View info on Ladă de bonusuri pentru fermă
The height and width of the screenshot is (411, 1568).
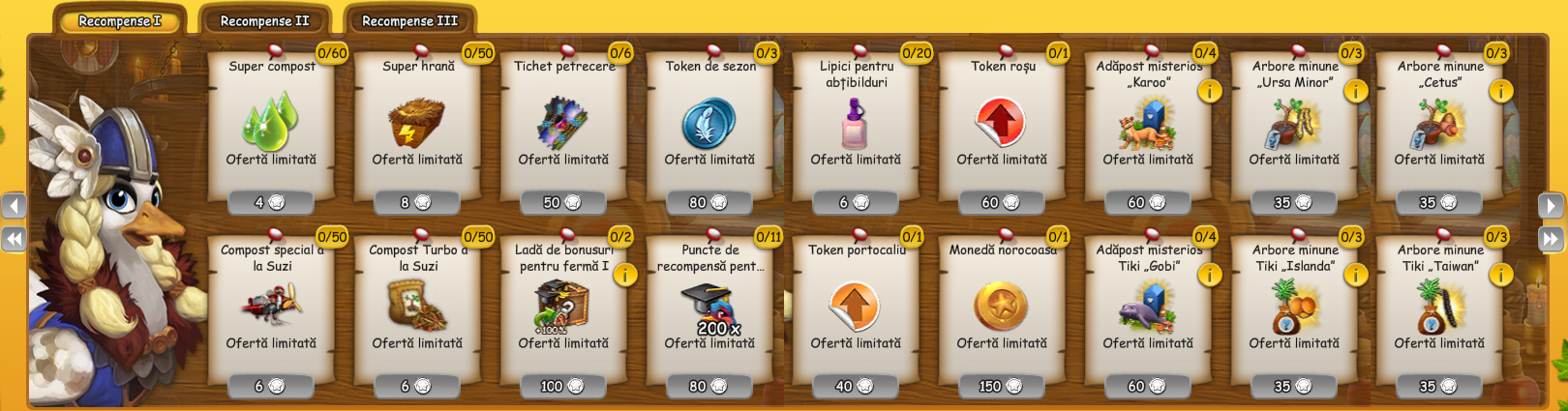pos(625,275)
